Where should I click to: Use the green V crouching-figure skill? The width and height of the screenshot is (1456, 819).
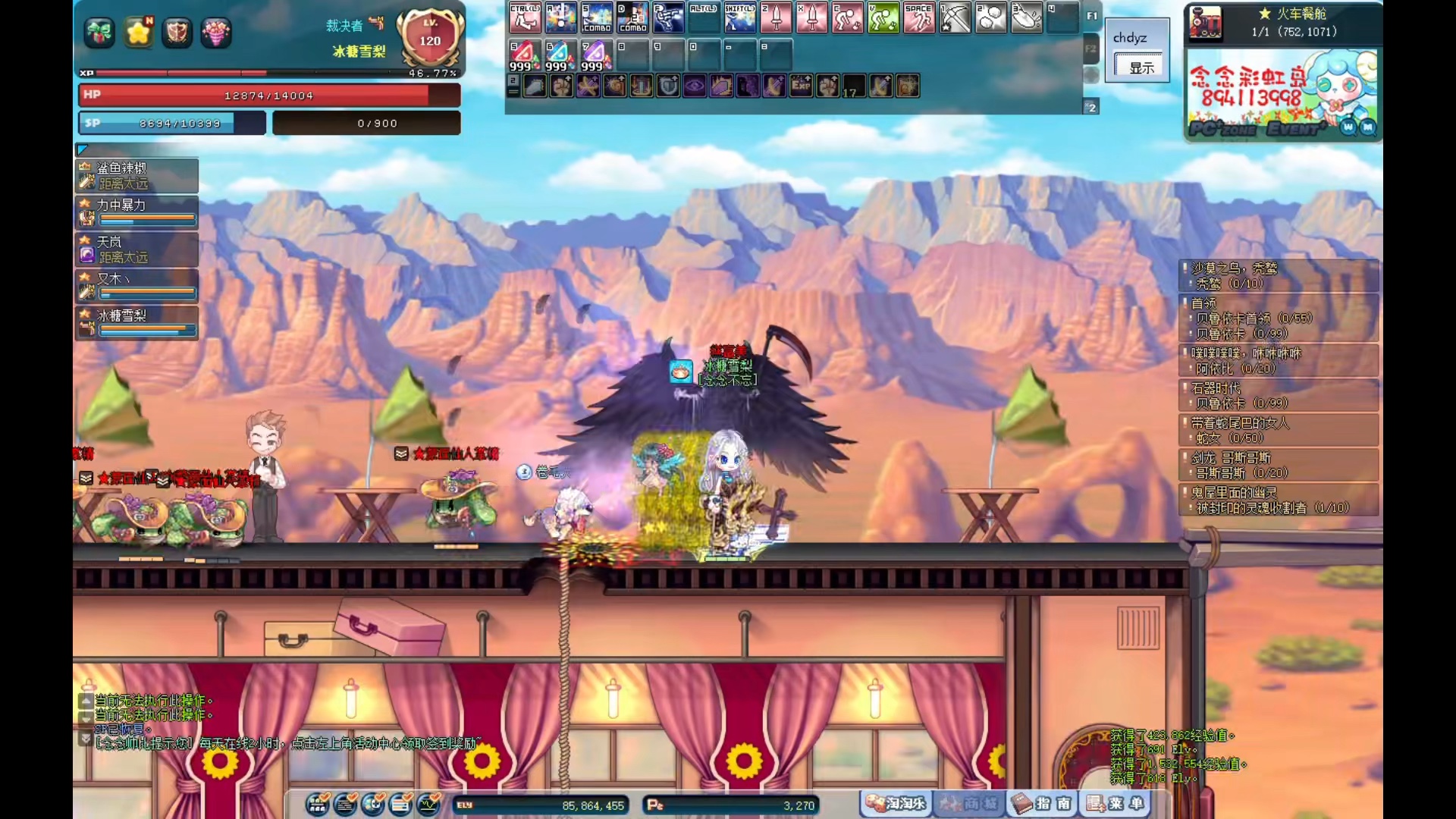(883, 17)
